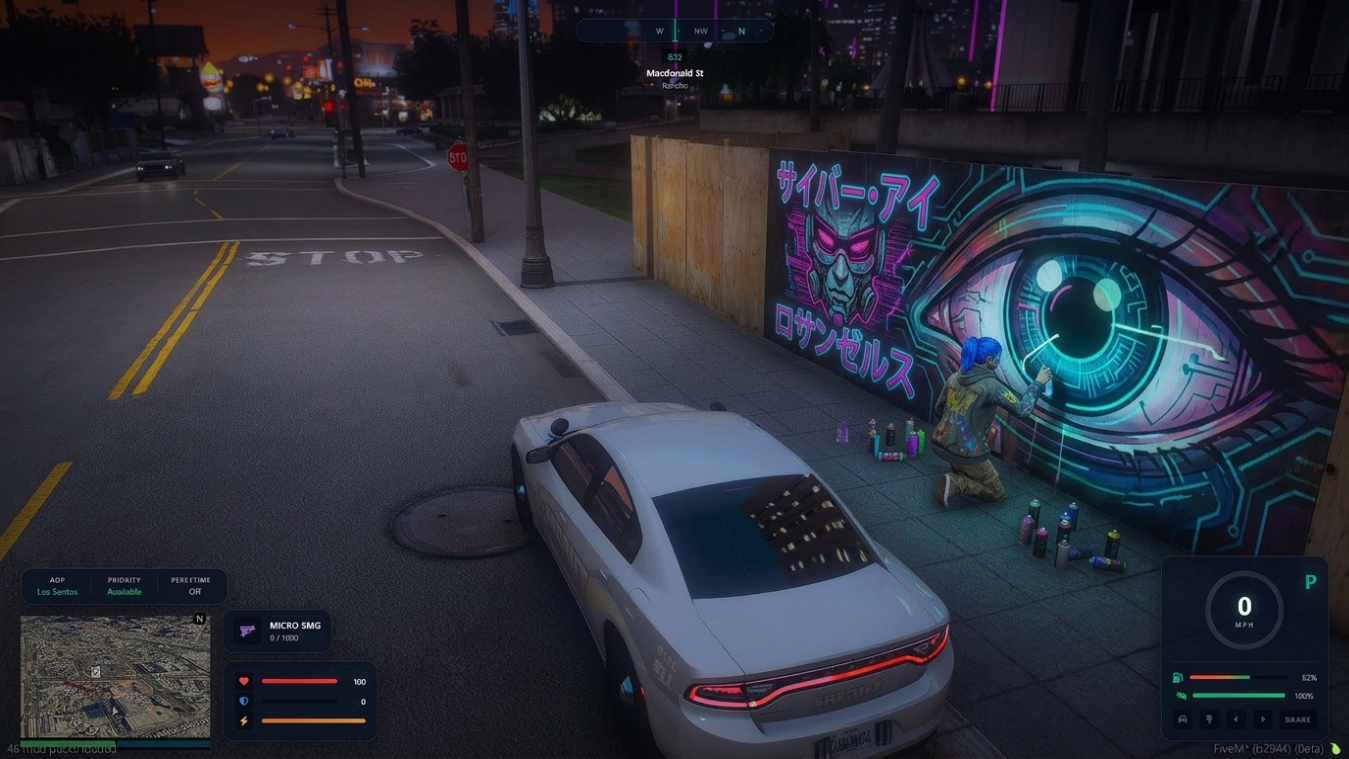Click the text button beside the arrow buttons
This screenshot has height=759, width=1349.
(x=1297, y=719)
